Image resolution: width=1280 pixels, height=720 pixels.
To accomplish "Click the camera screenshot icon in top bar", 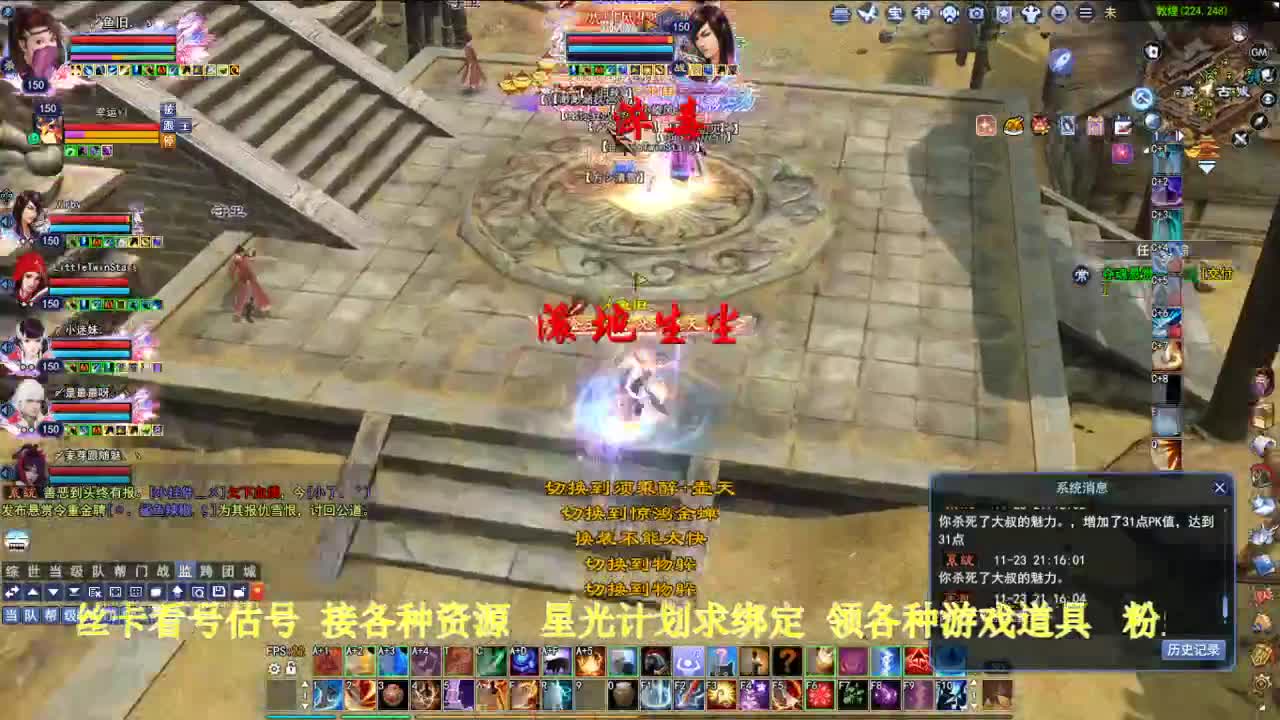I will coord(976,13).
